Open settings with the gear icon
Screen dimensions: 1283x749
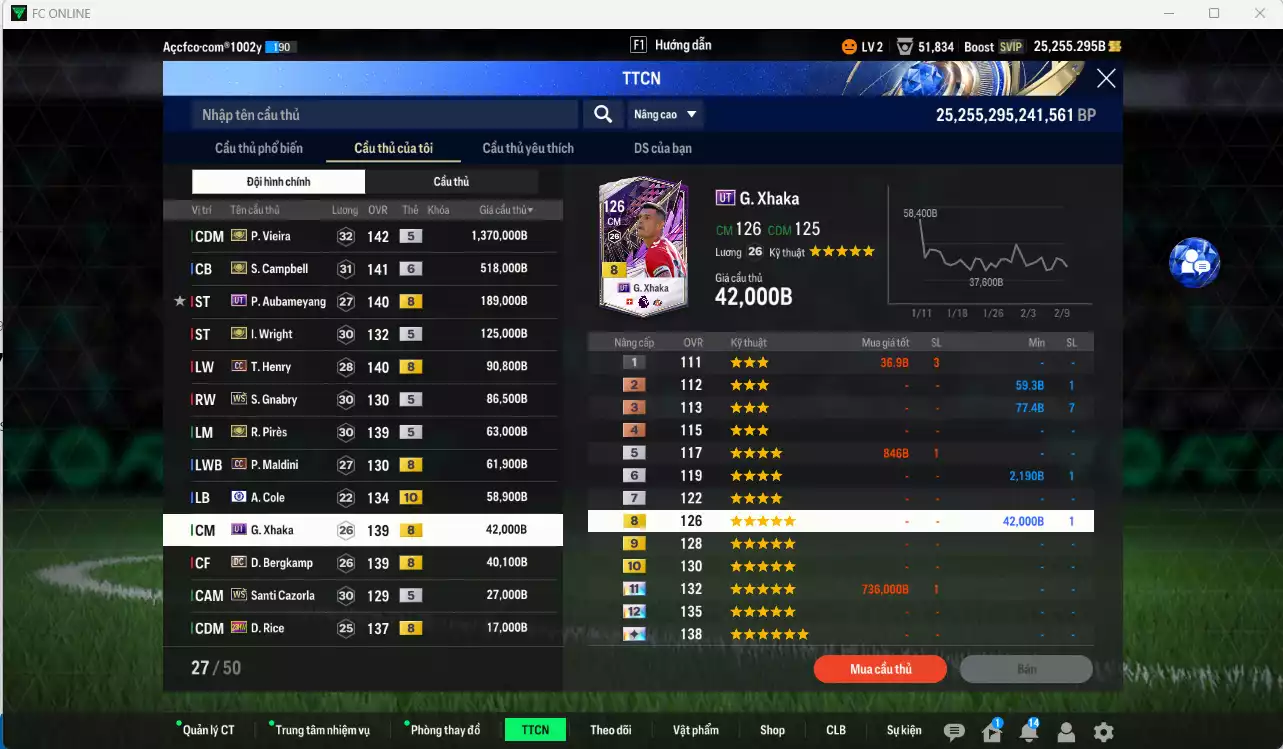pos(1103,732)
